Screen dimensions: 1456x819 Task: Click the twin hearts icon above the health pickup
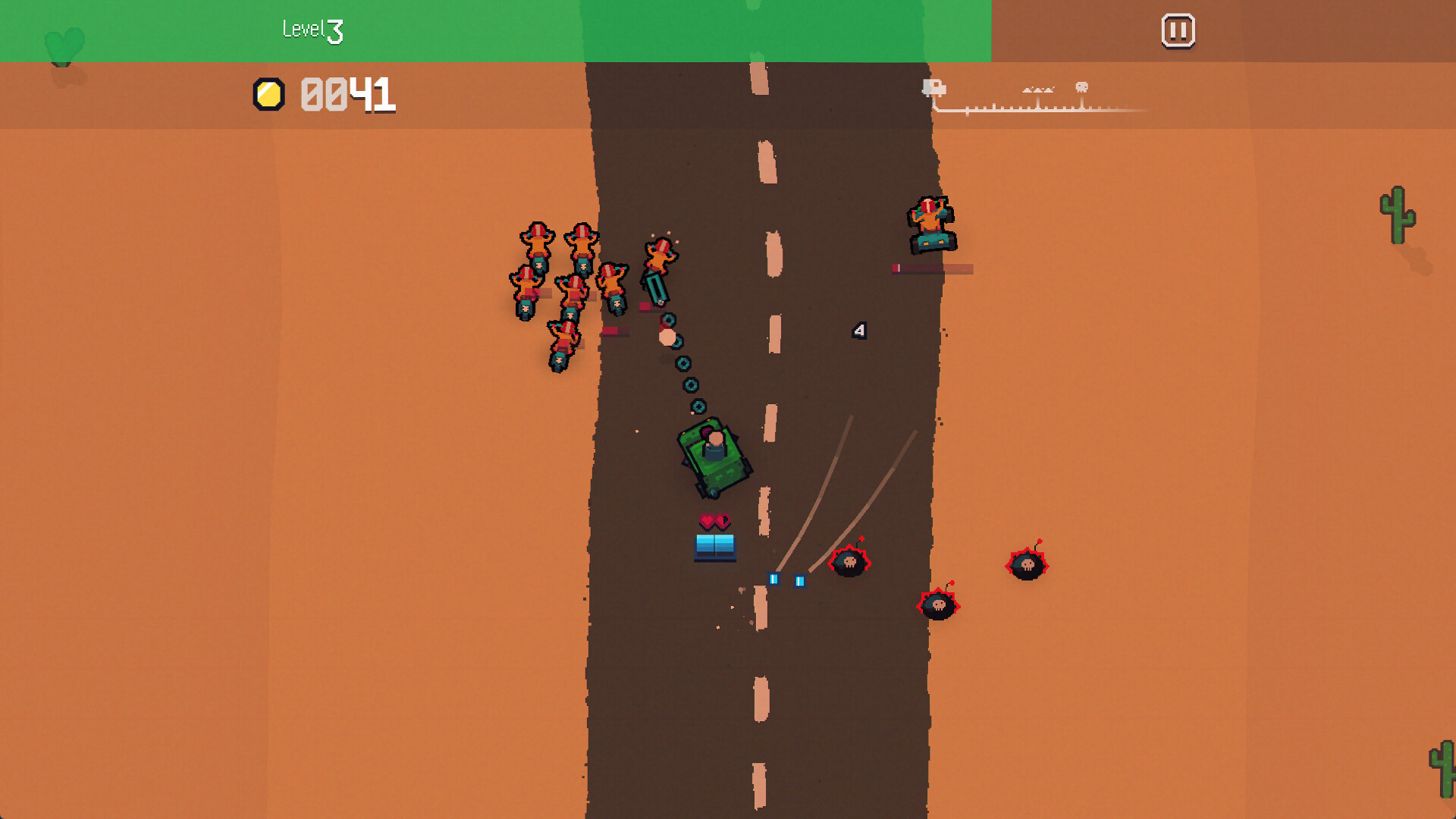713,522
